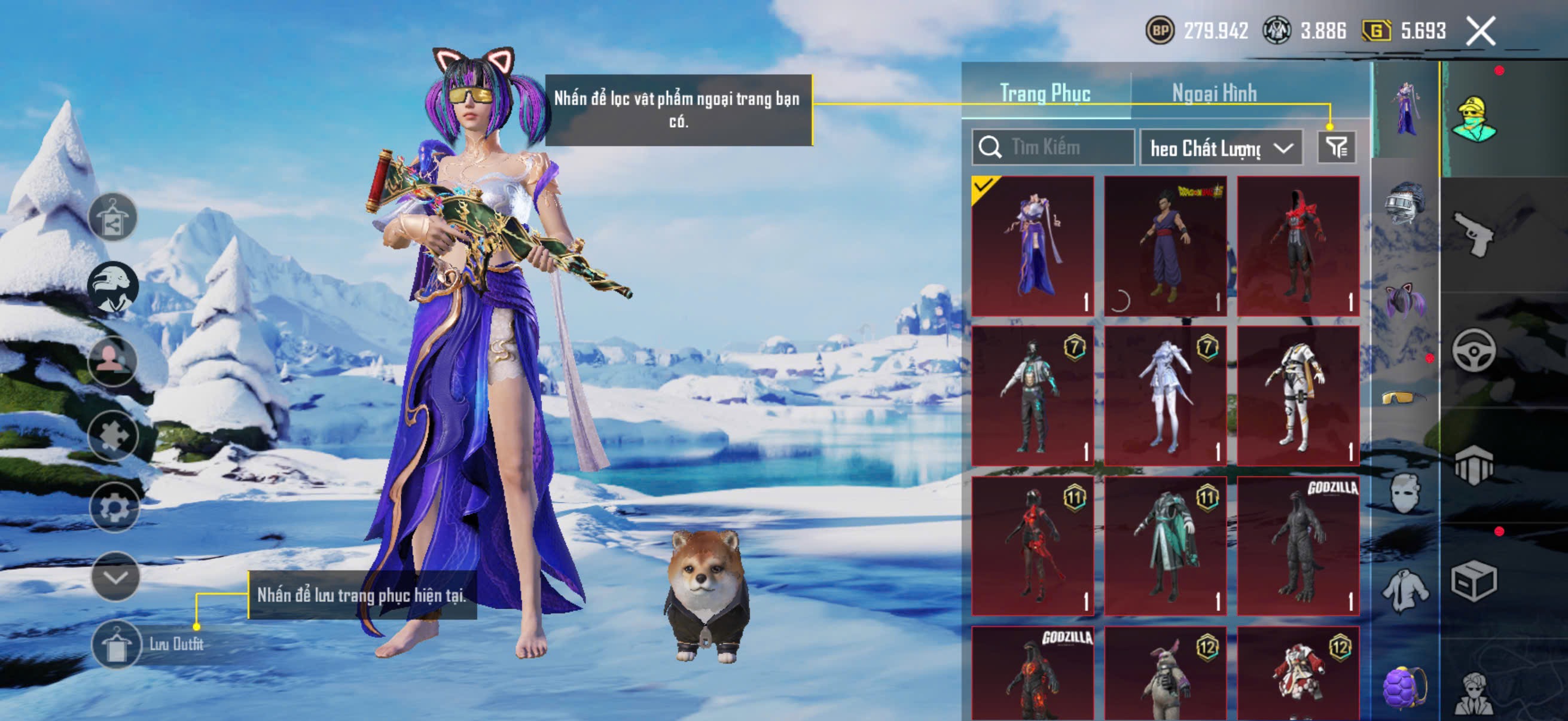Open the share outfit icon
The width and height of the screenshot is (1568, 721).
click(112, 217)
